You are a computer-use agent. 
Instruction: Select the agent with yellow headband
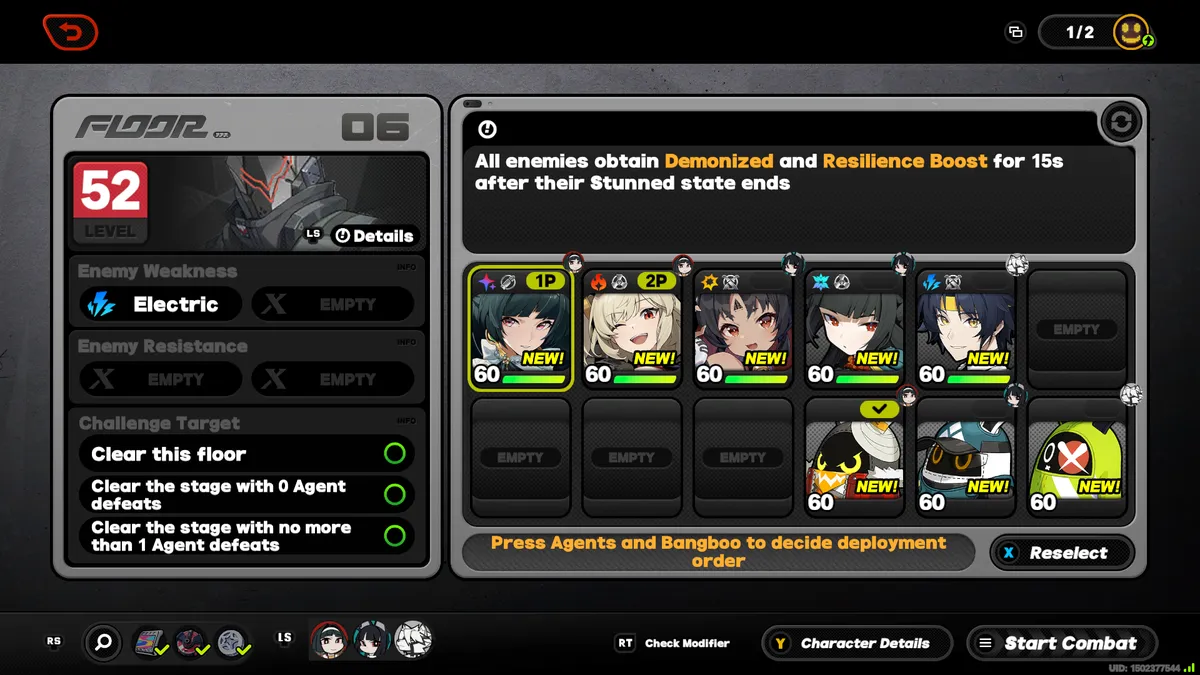(x=965, y=329)
